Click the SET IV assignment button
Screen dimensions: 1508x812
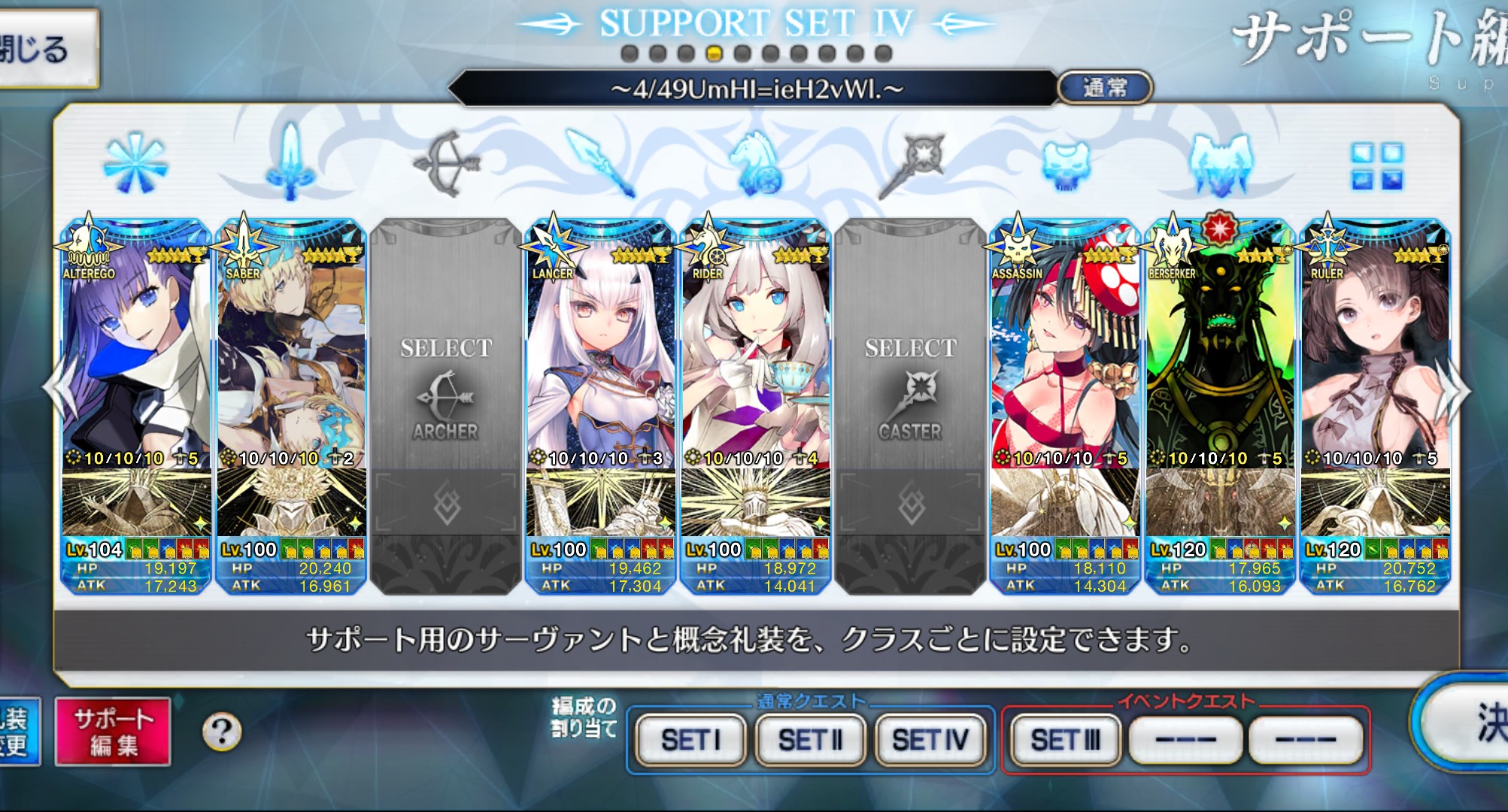tap(930, 740)
